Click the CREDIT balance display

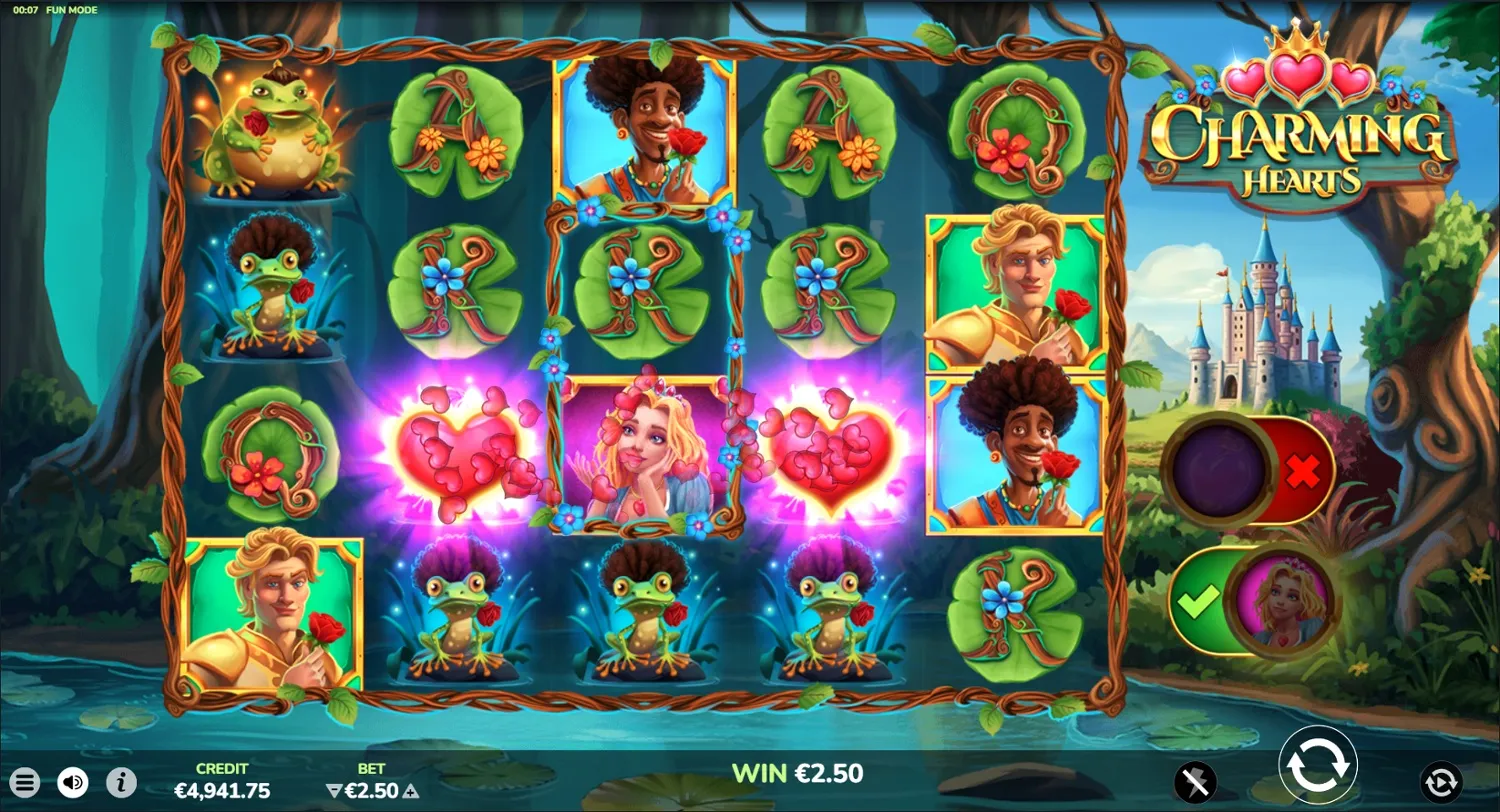222,780
